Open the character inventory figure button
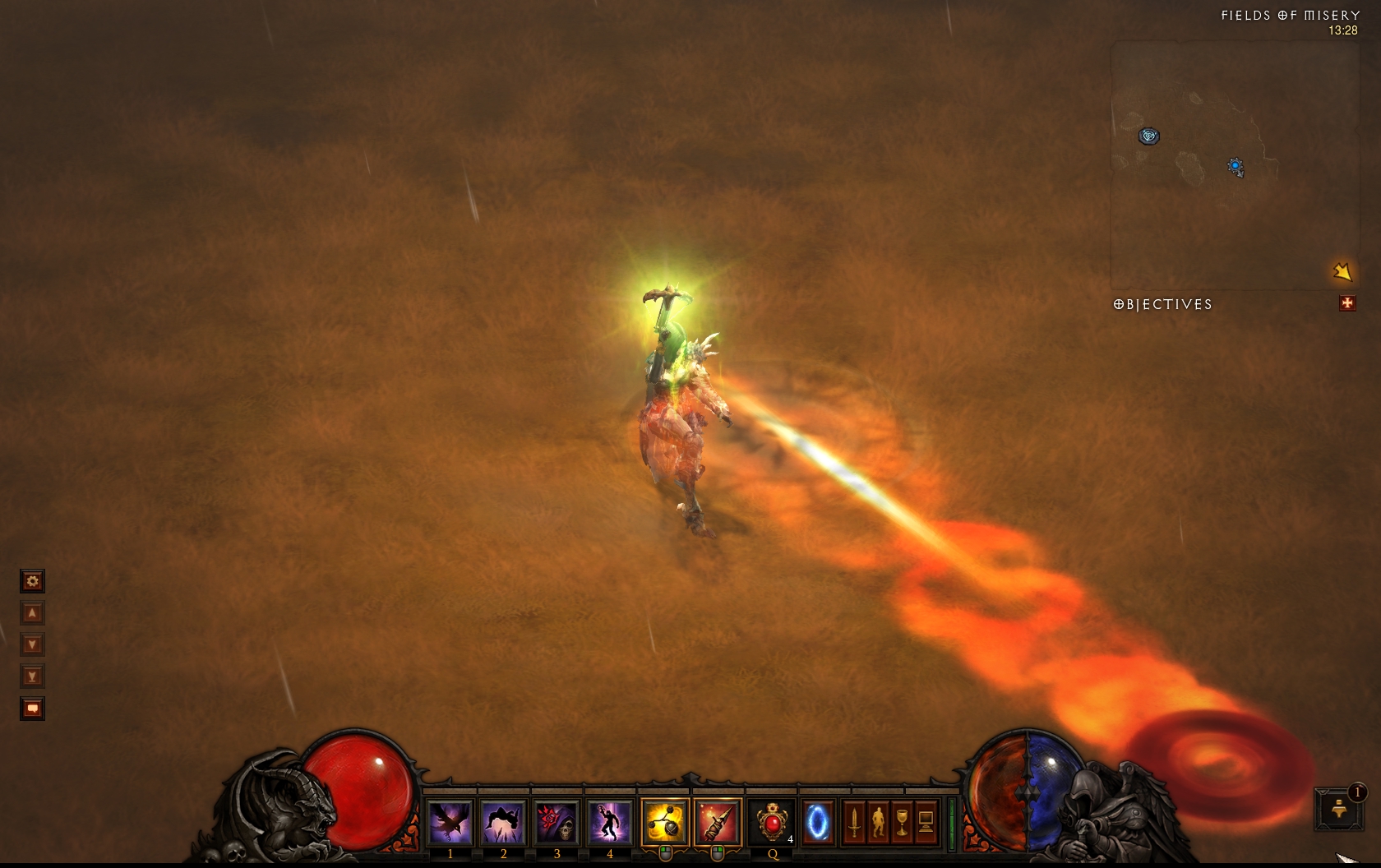The image size is (1381, 868). [x=878, y=821]
